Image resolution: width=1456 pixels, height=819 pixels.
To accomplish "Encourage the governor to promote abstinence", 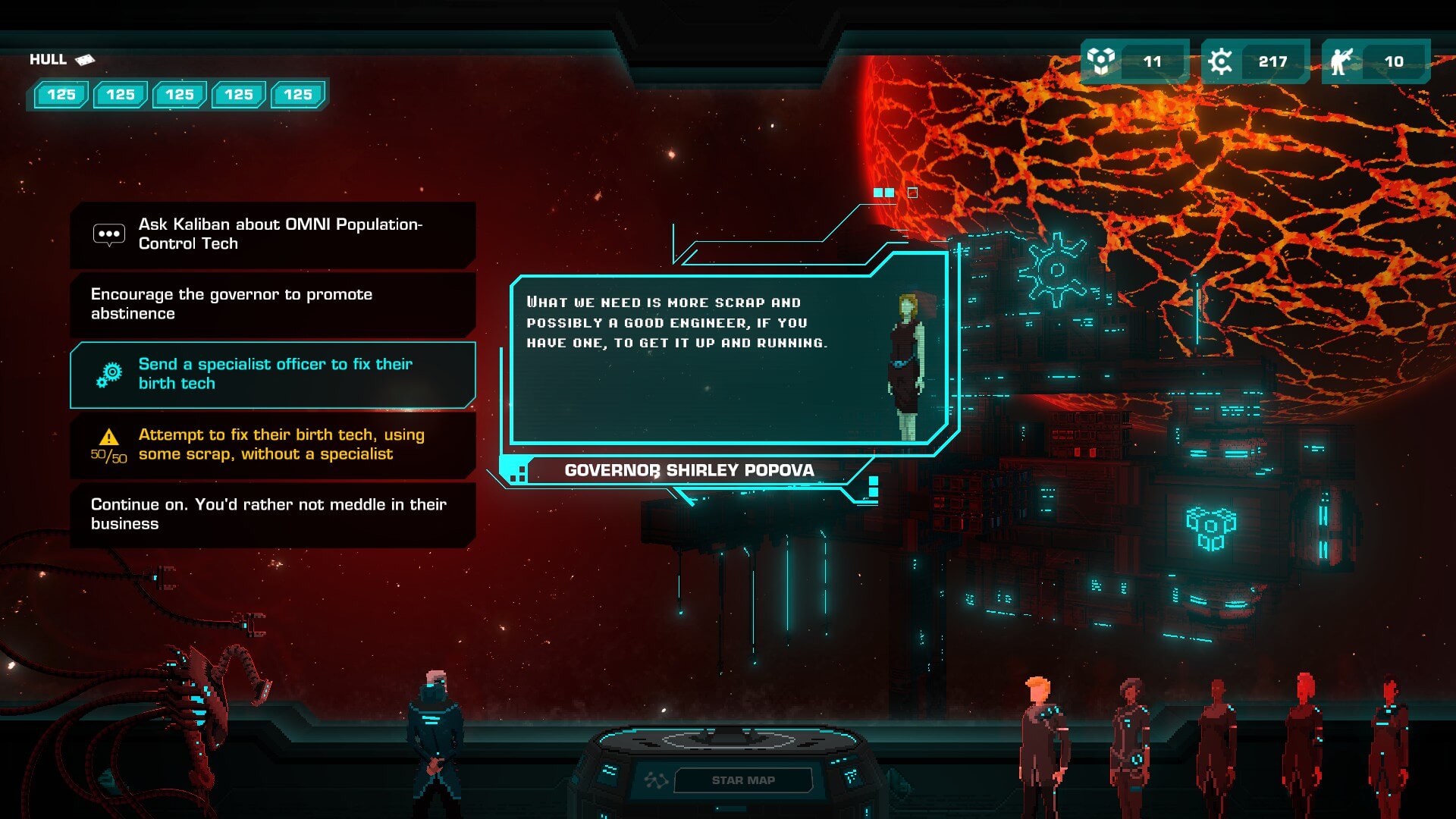I will (273, 304).
